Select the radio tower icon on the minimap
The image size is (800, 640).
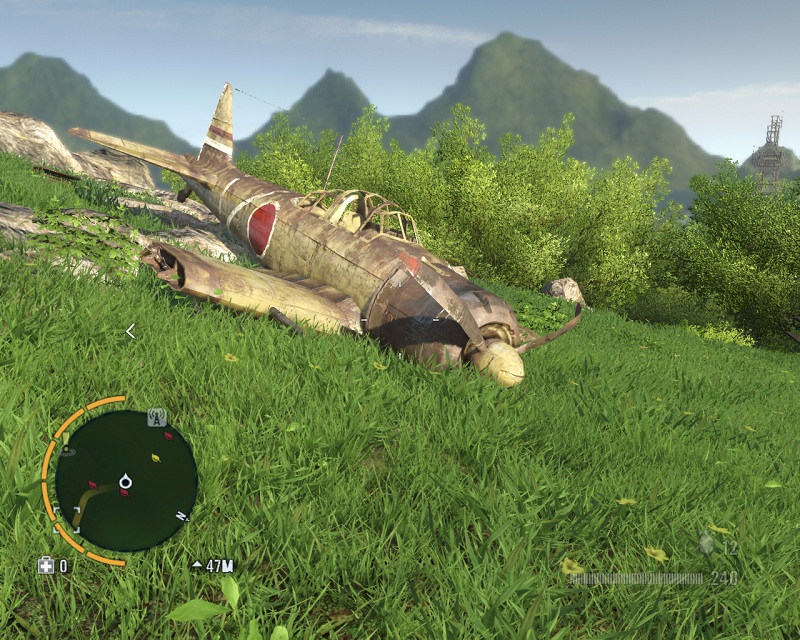(156, 418)
